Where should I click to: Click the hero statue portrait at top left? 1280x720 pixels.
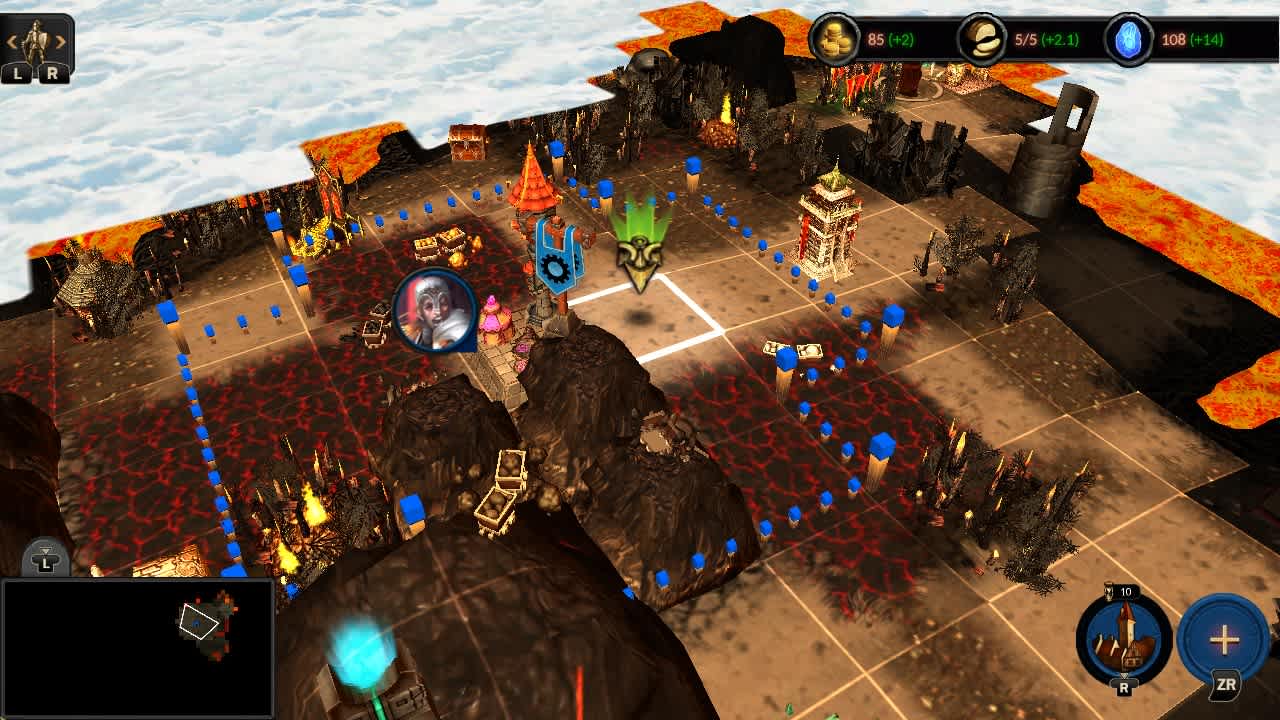(x=37, y=38)
